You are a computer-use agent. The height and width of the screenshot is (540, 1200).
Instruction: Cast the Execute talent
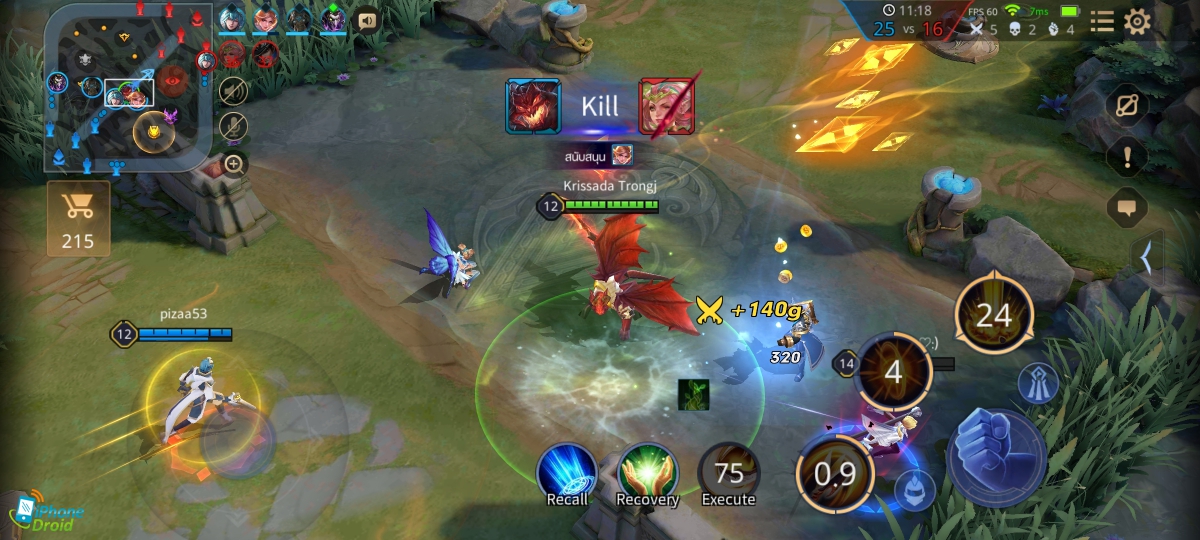pyautogui.click(x=728, y=474)
